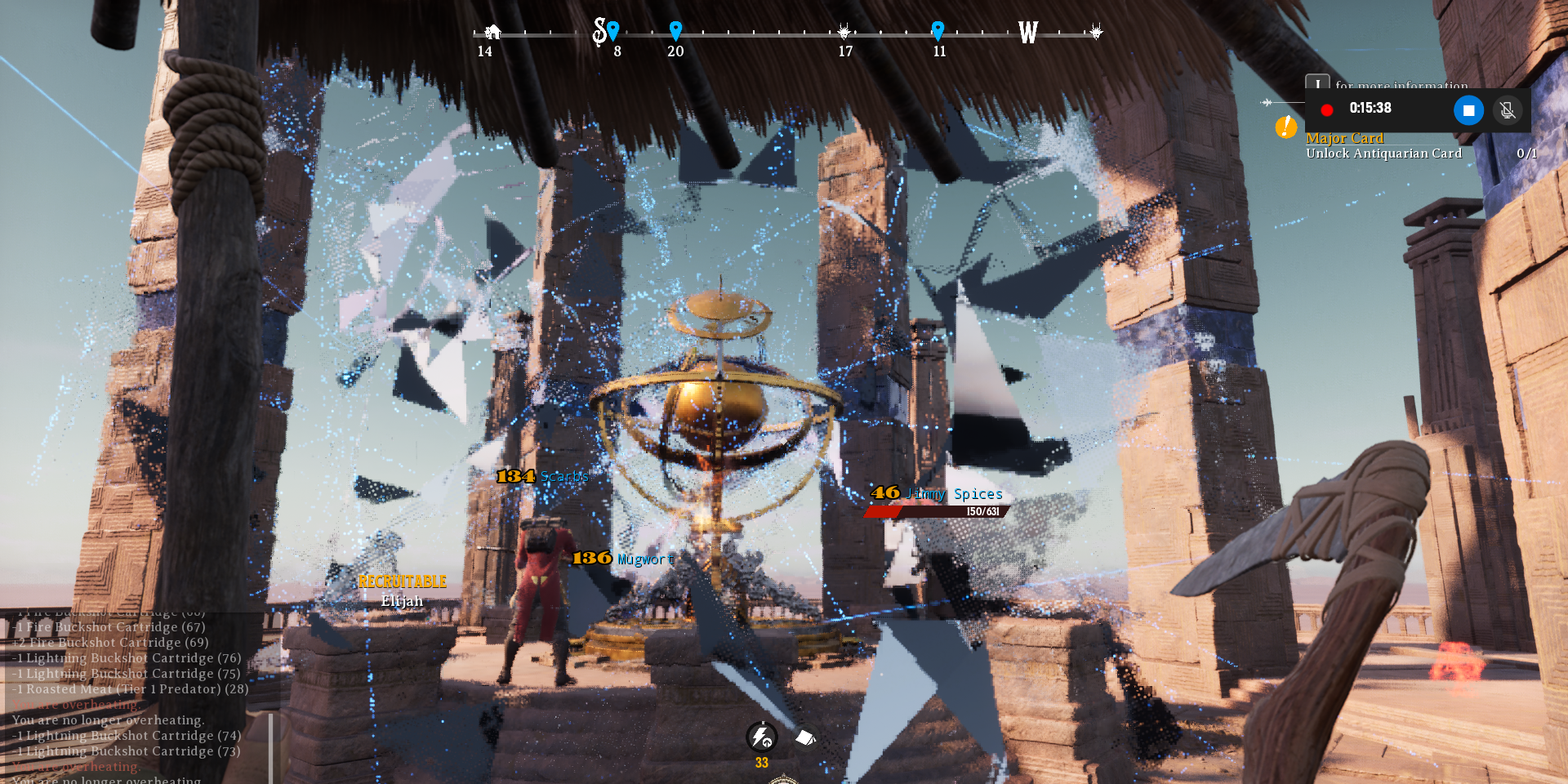Viewport: 1568px width, 784px height.
Task: Toggle the recording overlay microphone
Action: [1508, 110]
